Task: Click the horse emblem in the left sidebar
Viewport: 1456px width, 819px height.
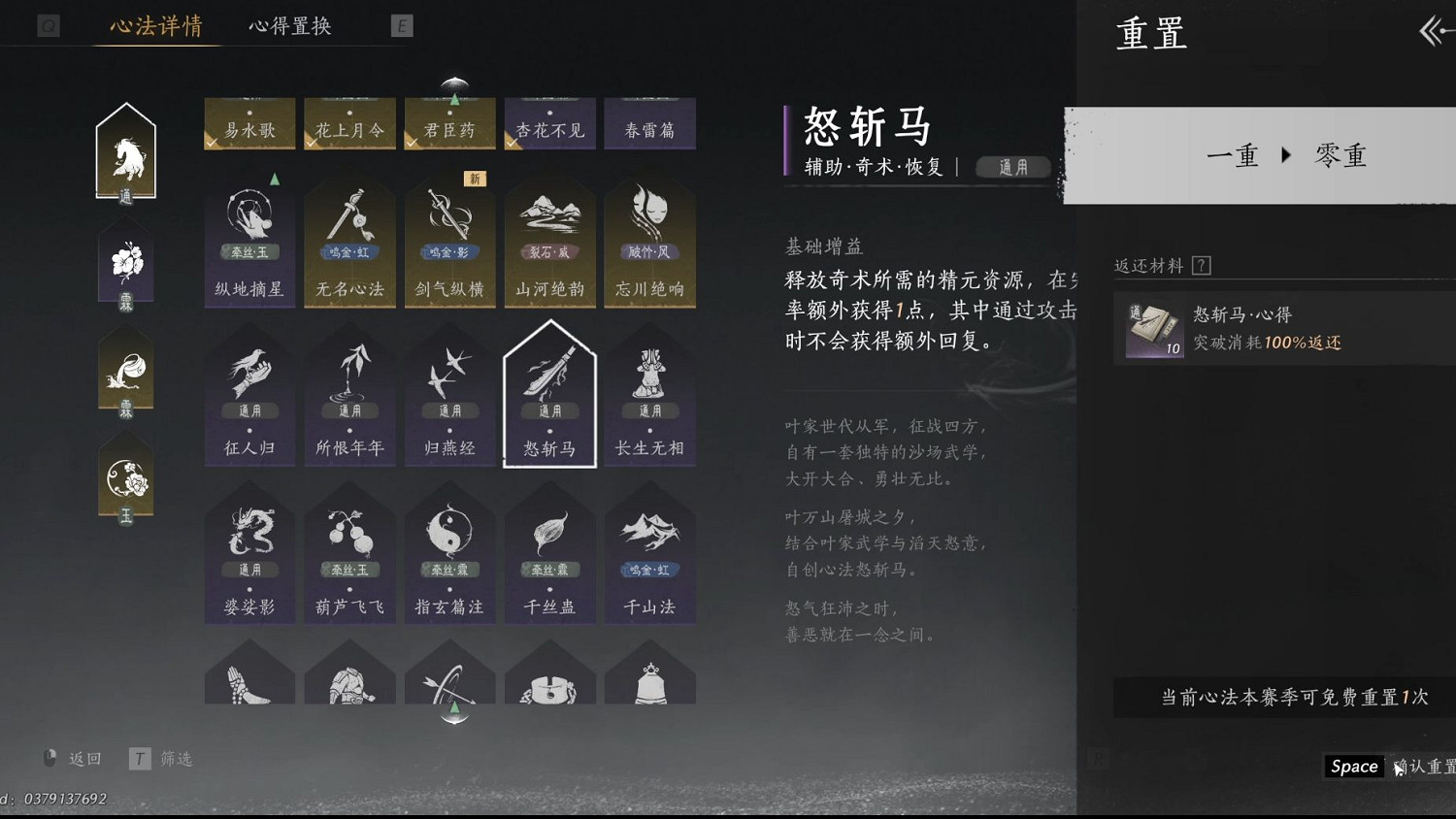Action: click(x=125, y=155)
